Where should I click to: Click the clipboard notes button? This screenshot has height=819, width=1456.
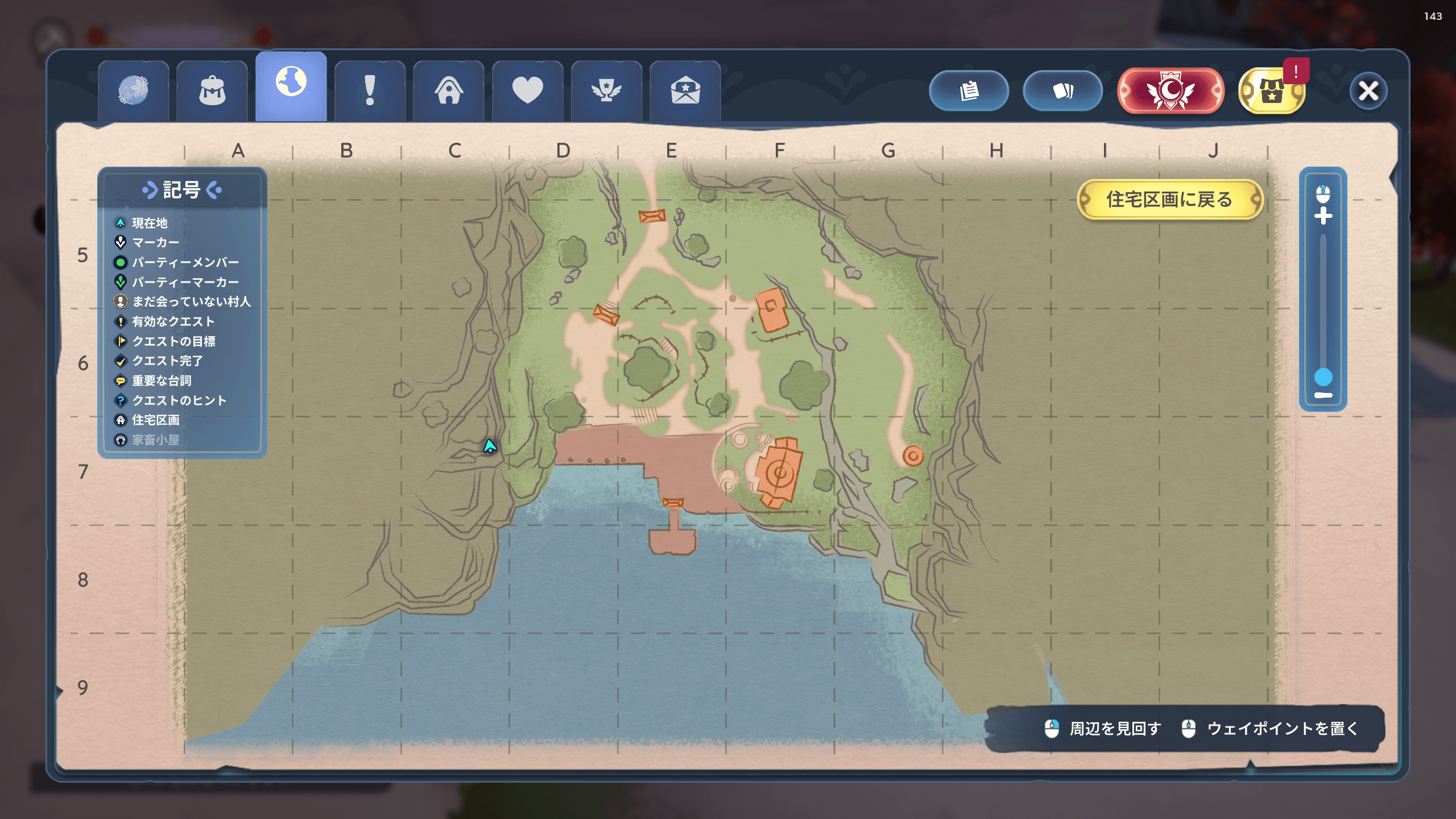click(969, 91)
